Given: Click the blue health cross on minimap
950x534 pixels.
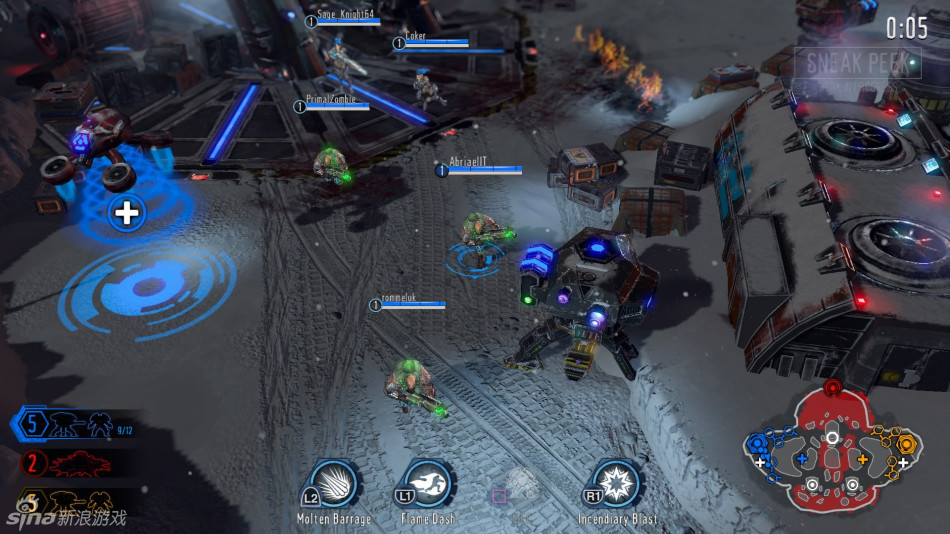Looking at the screenshot, I should 801,460.
